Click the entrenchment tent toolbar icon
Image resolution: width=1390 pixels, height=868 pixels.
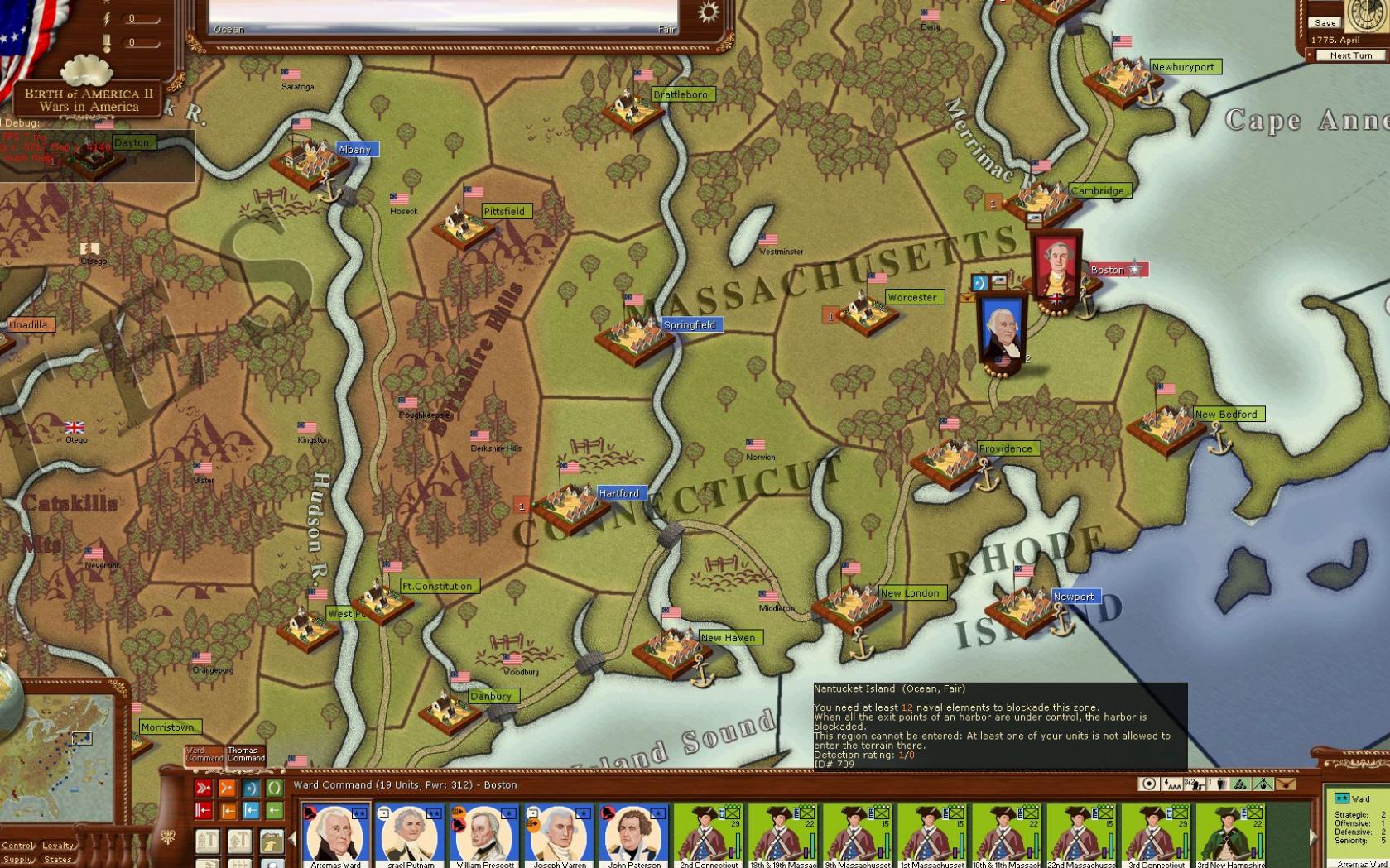(1262, 784)
